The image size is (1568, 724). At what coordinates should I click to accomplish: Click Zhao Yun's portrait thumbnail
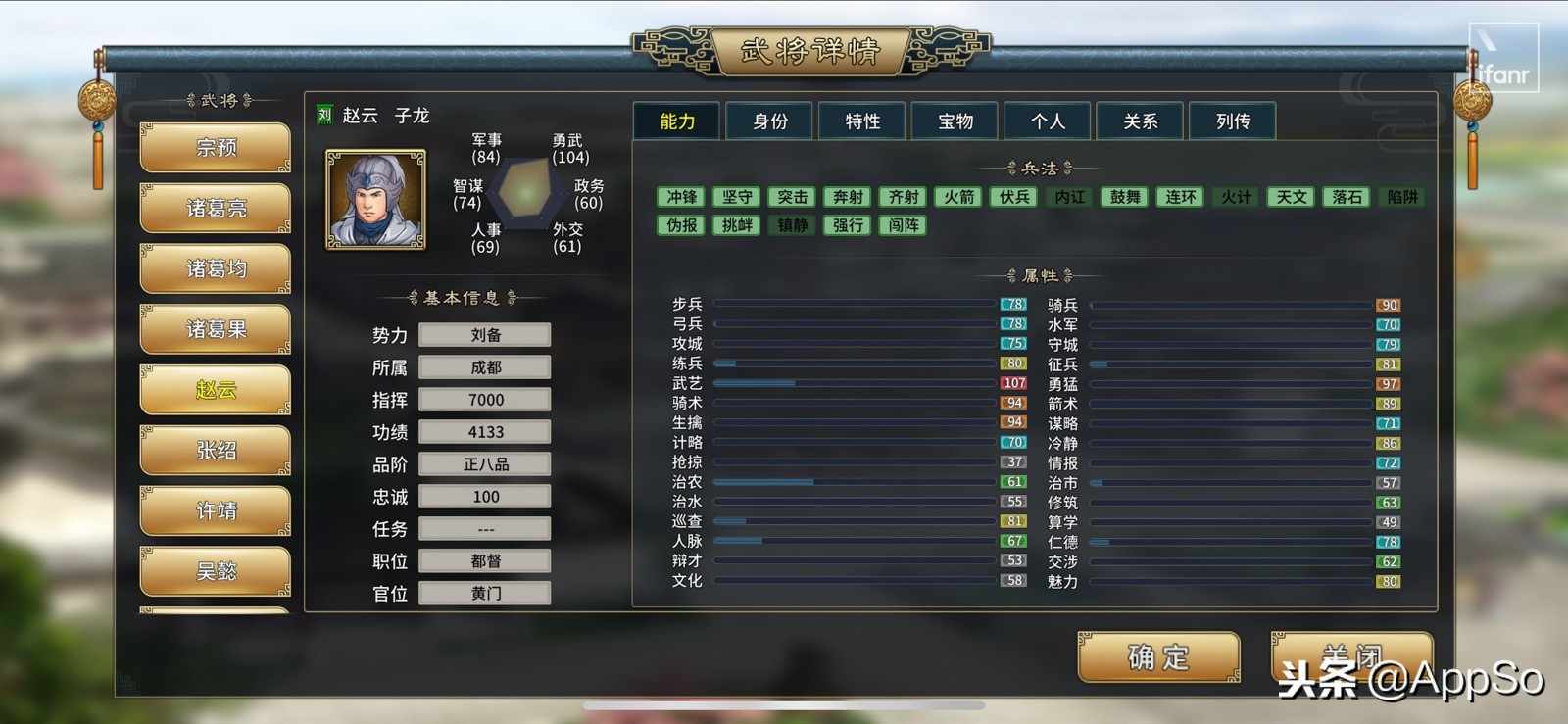(373, 201)
